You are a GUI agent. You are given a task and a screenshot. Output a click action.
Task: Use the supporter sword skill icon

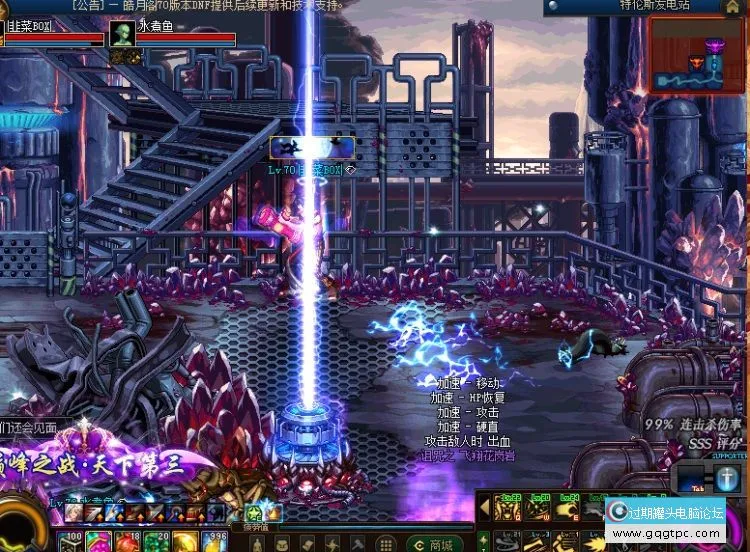click(727, 479)
